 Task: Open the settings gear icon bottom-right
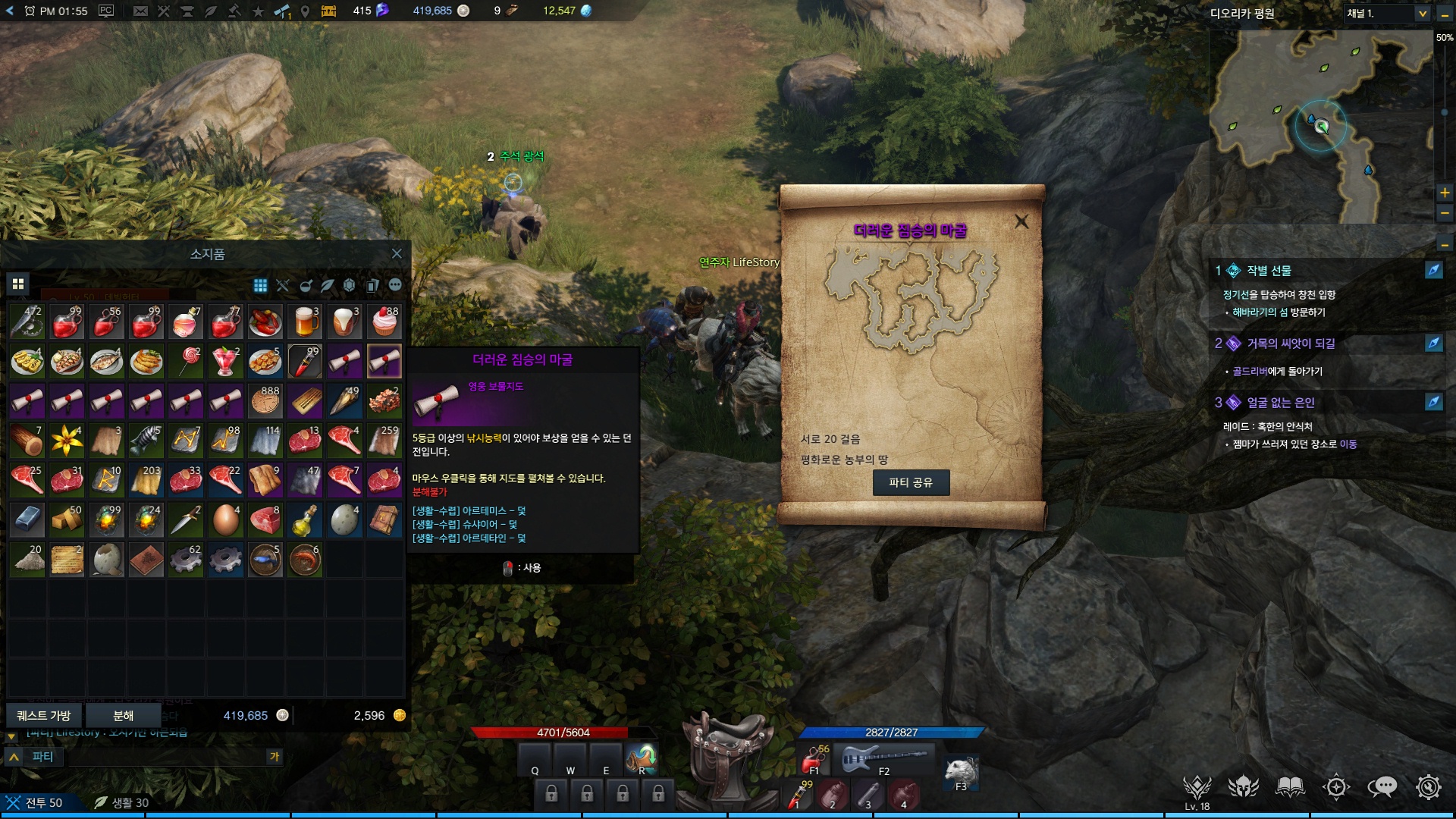pyautogui.click(x=1429, y=787)
